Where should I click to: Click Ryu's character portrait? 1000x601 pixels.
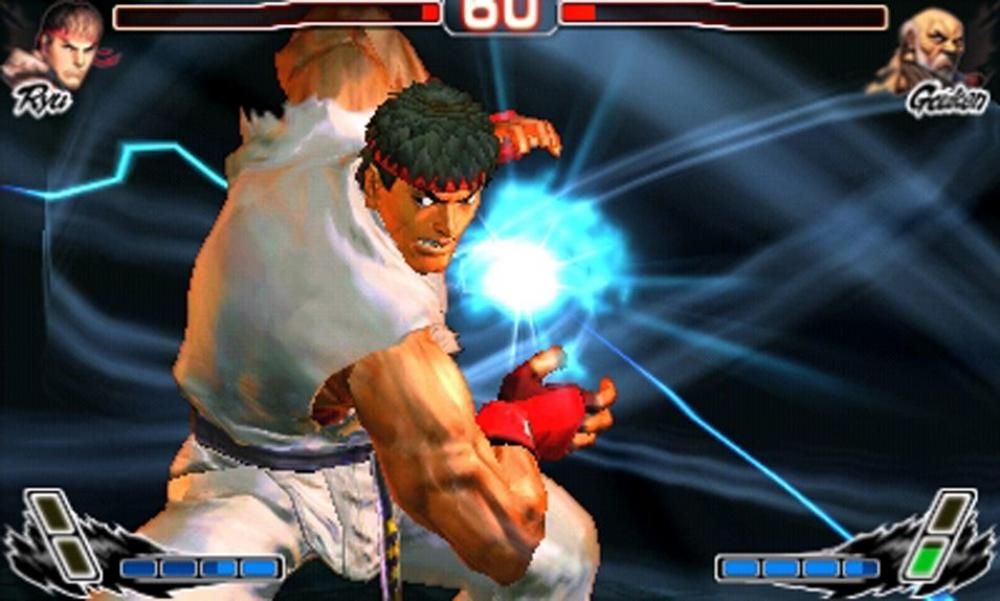(62, 48)
